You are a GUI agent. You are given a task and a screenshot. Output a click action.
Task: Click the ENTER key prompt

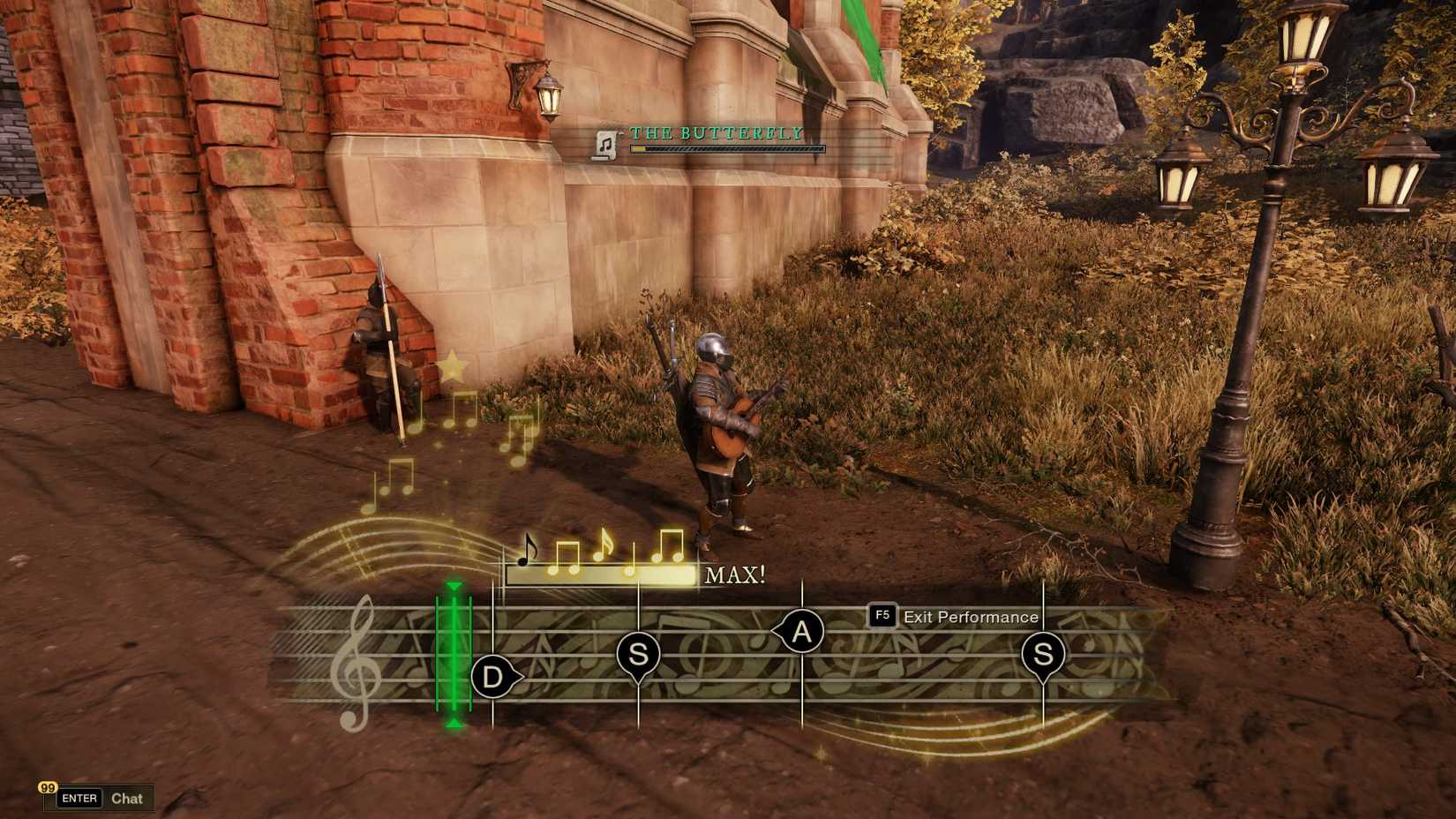(x=78, y=799)
